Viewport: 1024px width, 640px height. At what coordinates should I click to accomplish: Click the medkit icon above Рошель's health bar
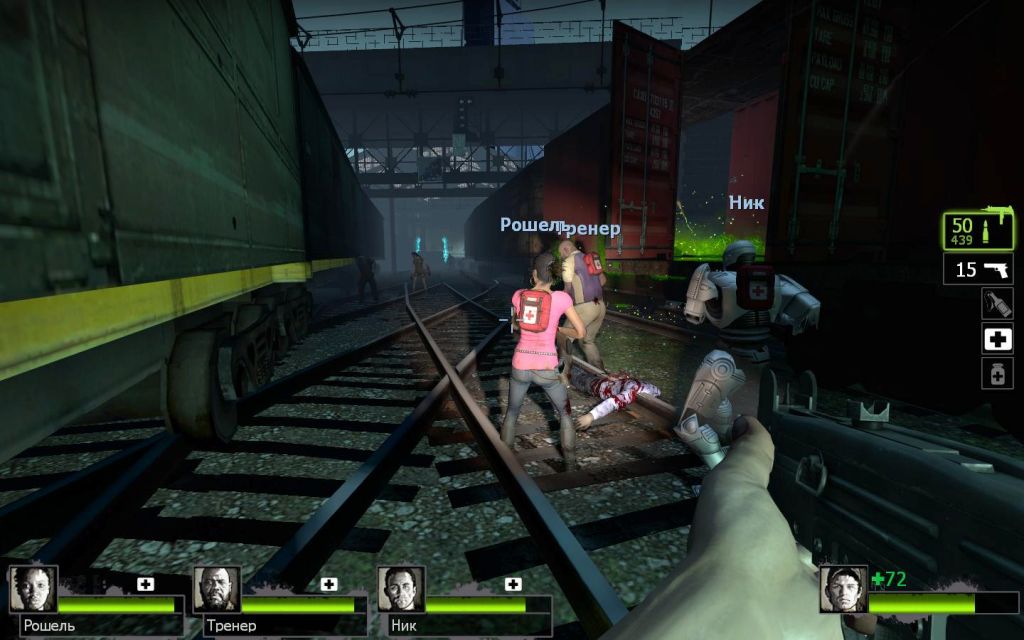(146, 584)
